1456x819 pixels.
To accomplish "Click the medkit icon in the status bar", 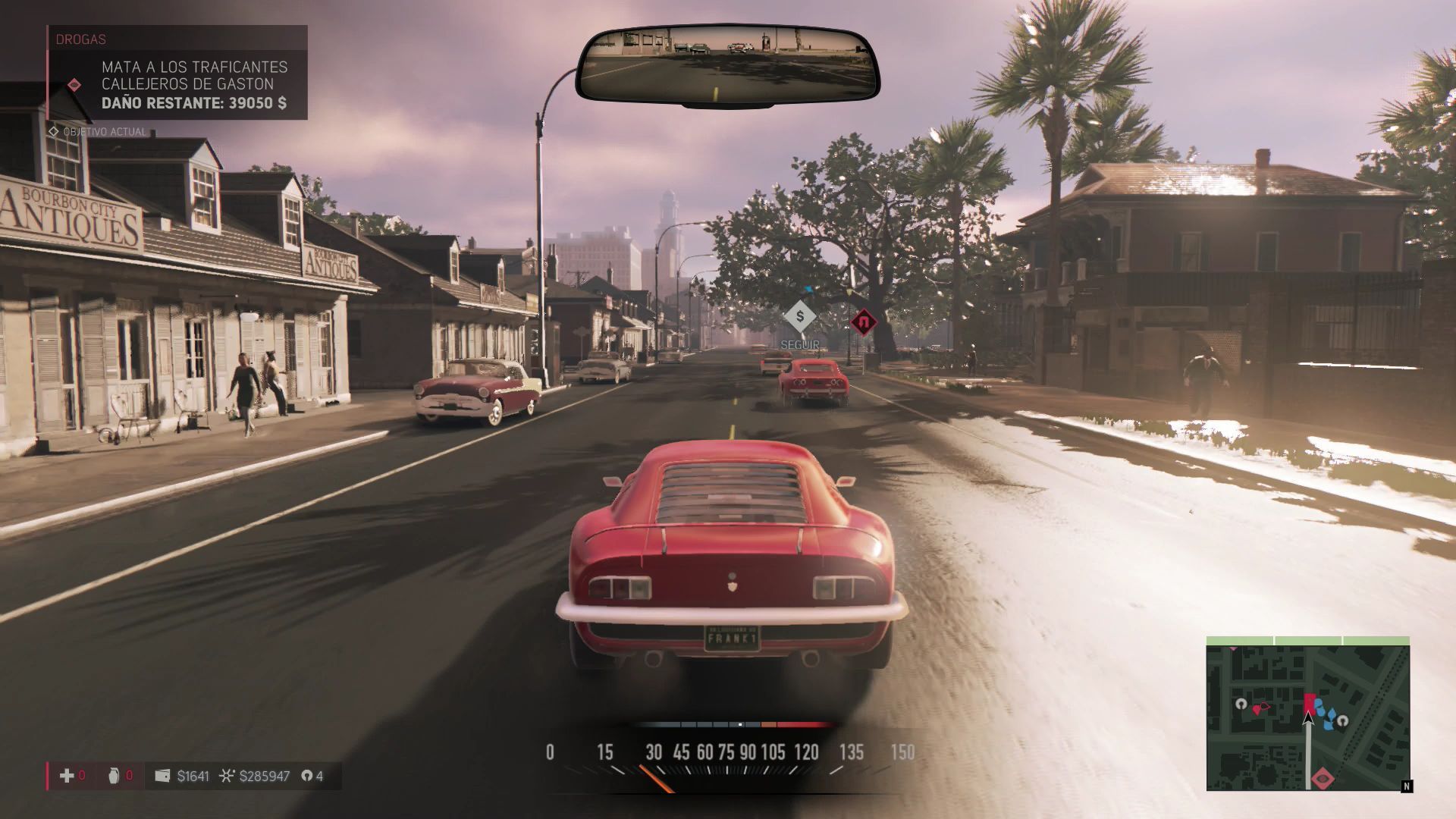I will point(67,776).
